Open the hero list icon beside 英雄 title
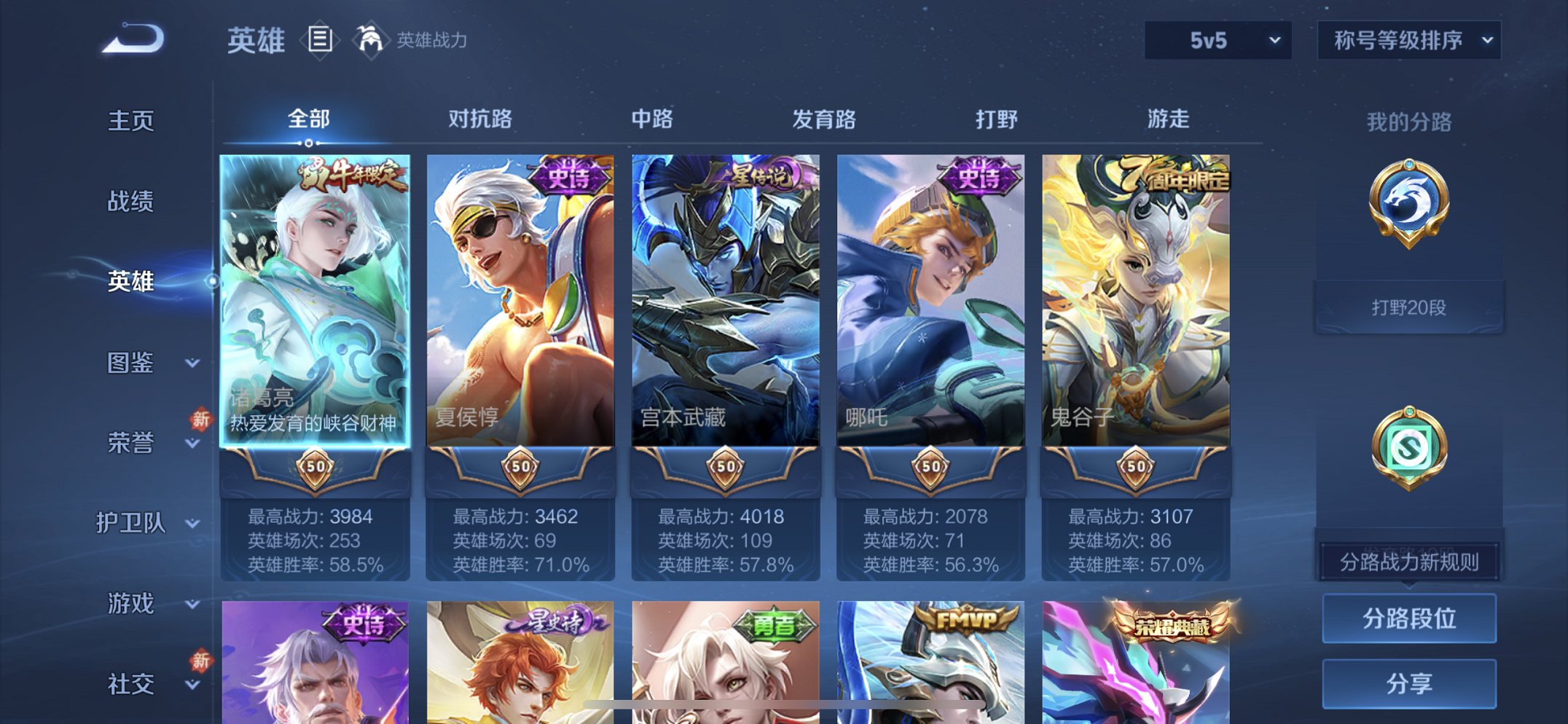Viewport: 1568px width, 724px height. [319, 42]
